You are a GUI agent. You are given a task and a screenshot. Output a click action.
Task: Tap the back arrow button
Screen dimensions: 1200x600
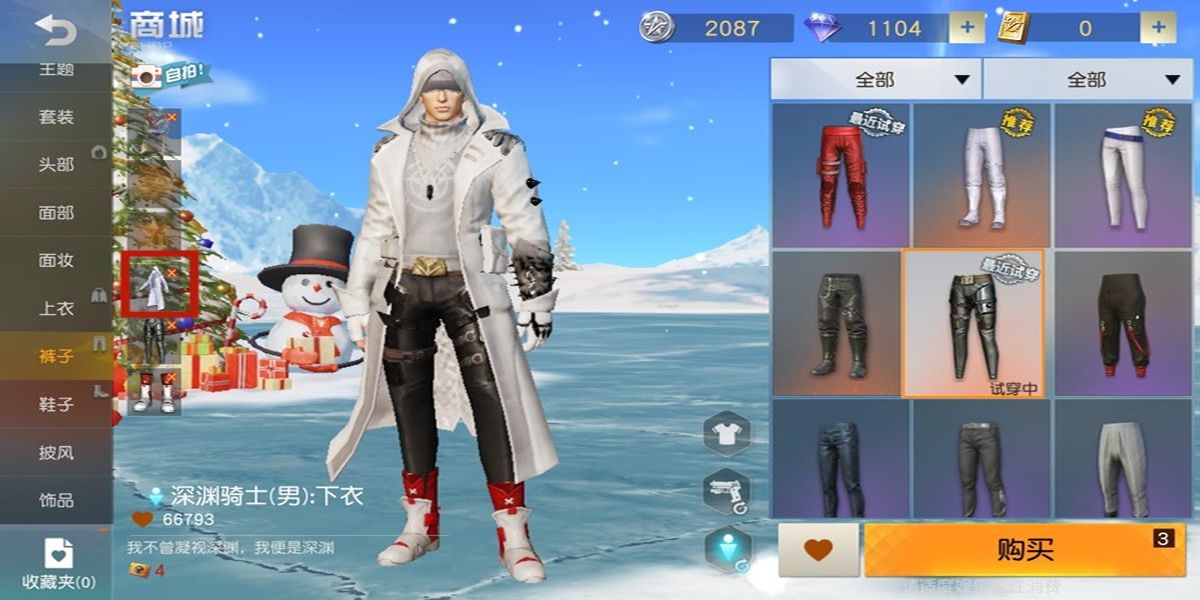click(x=56, y=32)
